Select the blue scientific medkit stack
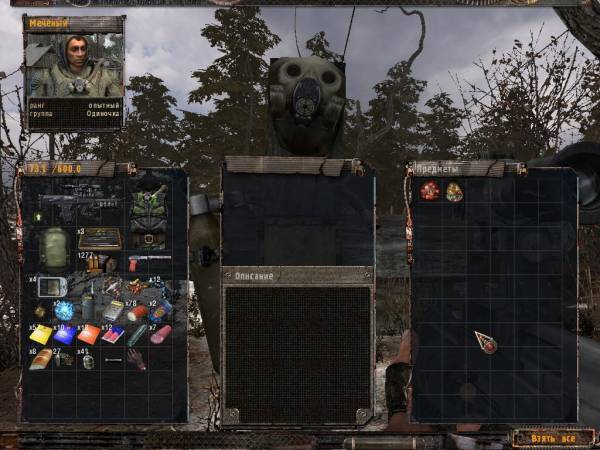 click(66, 335)
